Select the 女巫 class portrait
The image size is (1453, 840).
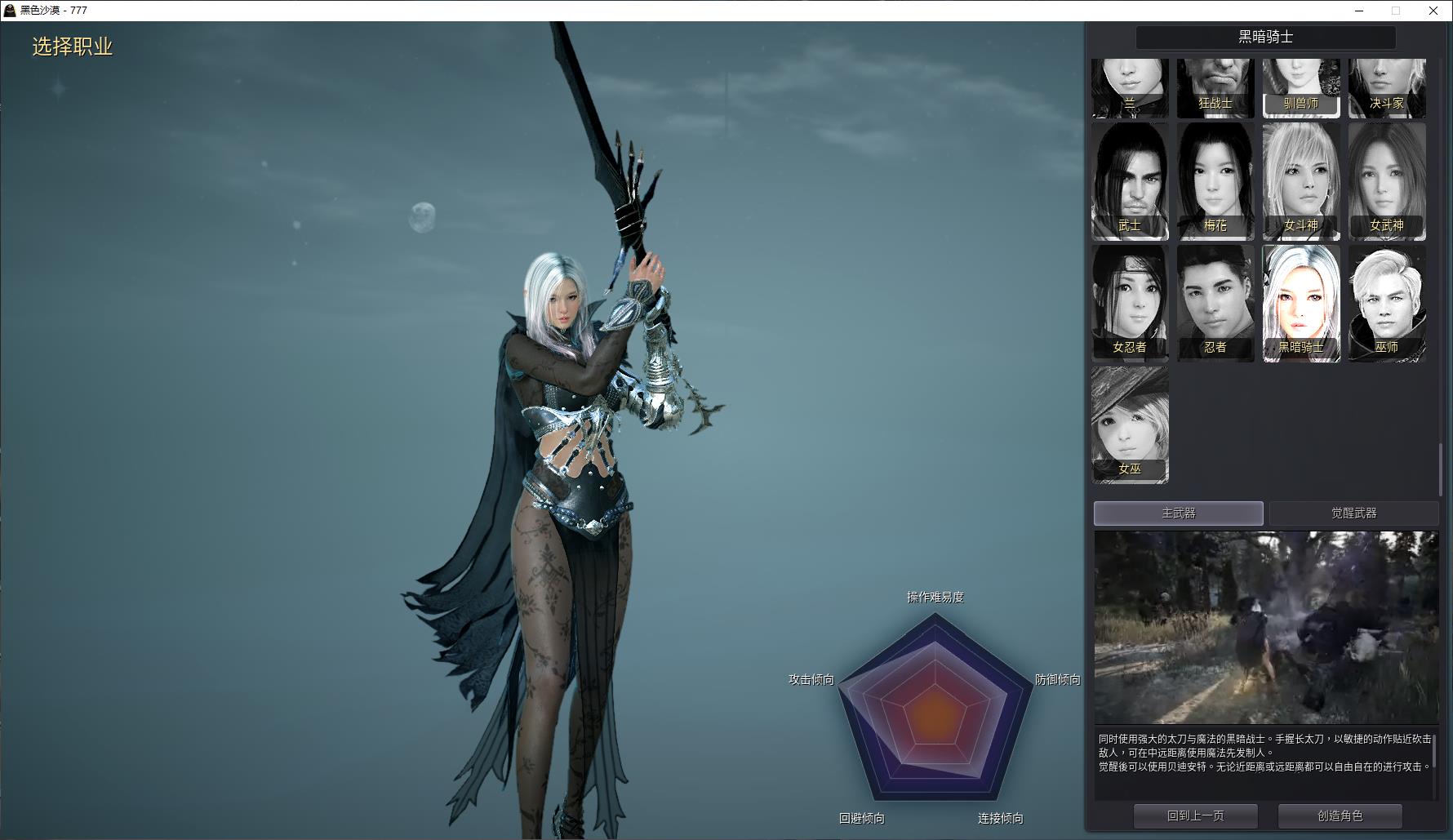[x=1130, y=424]
